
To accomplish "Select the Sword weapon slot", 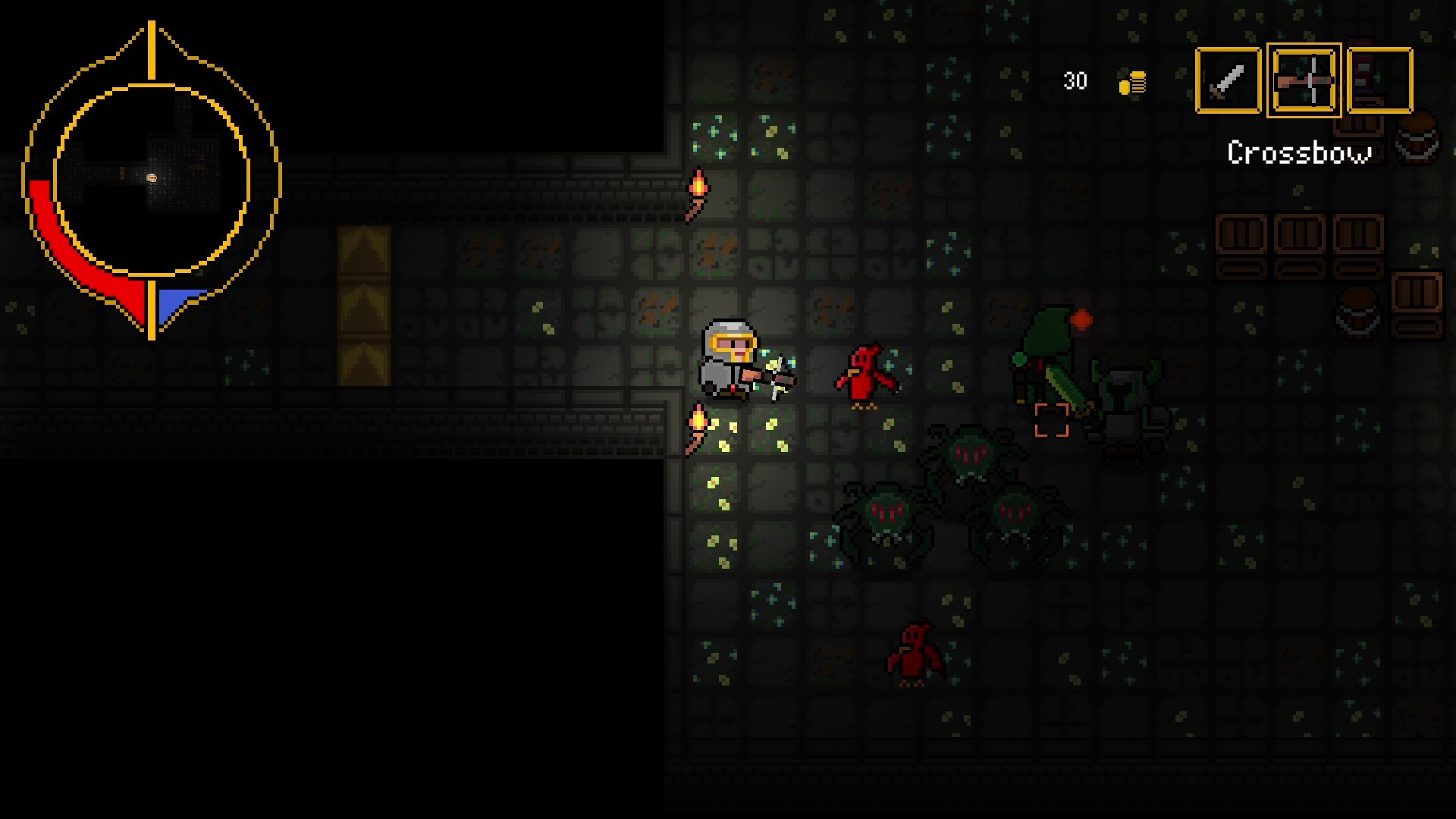I will click(1228, 80).
